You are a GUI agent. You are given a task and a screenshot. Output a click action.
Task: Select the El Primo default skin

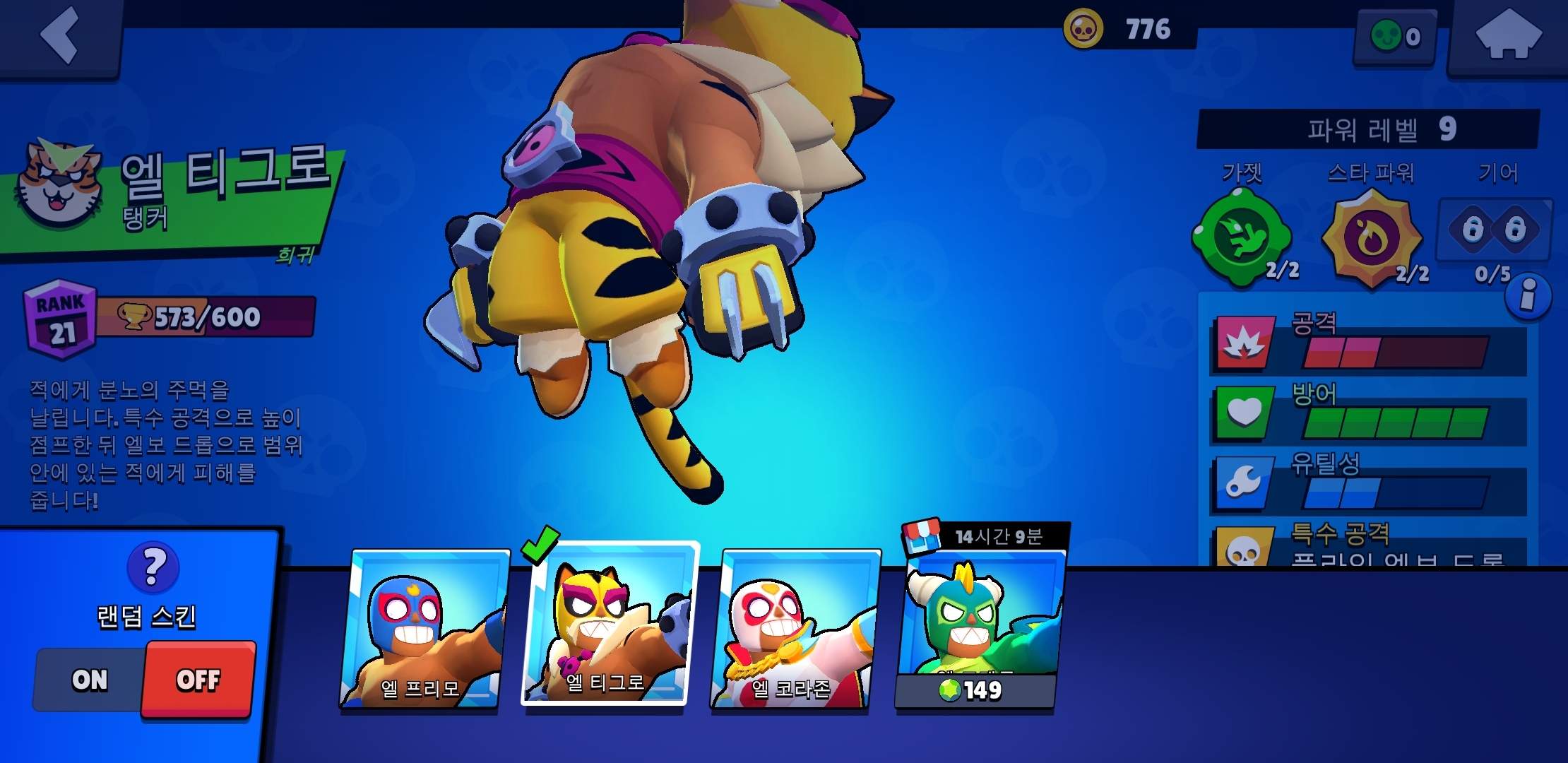(x=424, y=629)
